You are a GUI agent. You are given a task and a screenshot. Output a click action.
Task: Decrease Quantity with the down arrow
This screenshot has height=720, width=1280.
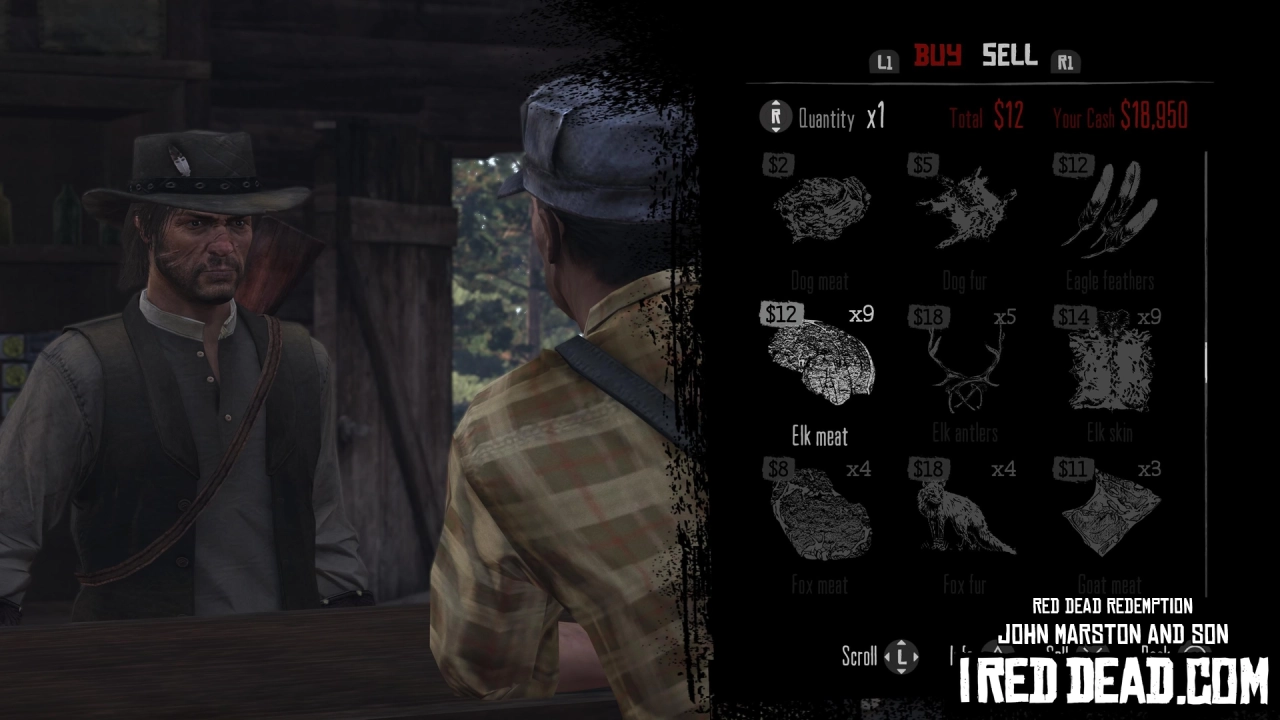775,129
